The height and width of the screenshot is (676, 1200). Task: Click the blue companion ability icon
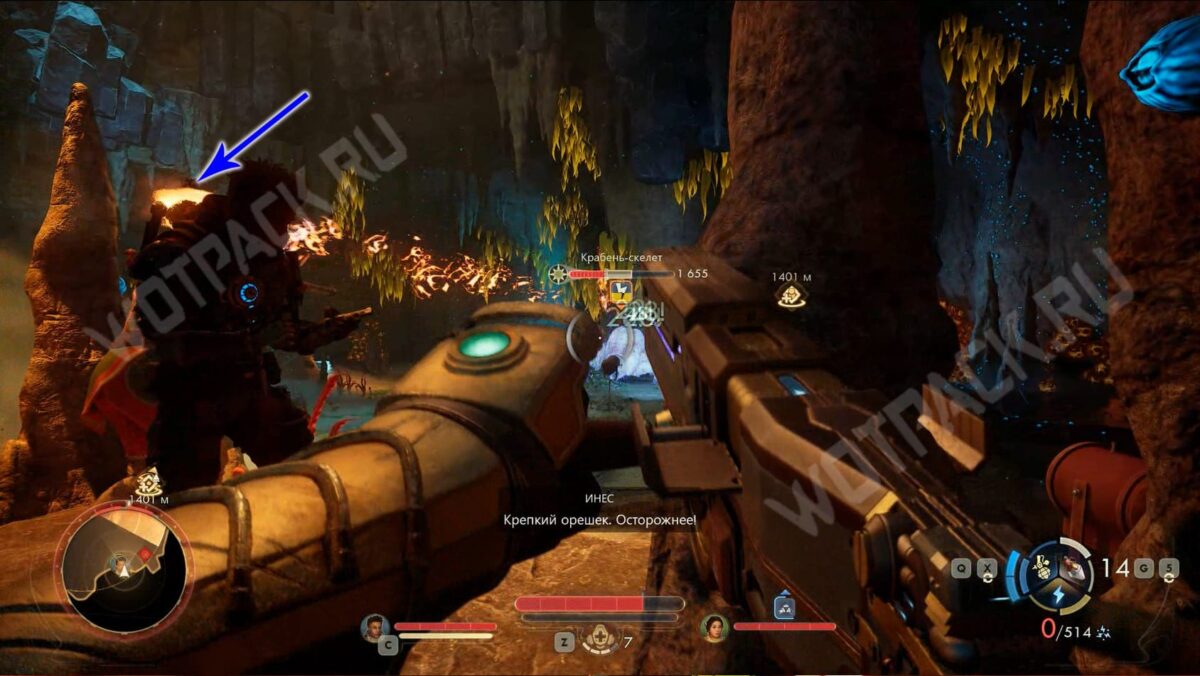[783, 607]
